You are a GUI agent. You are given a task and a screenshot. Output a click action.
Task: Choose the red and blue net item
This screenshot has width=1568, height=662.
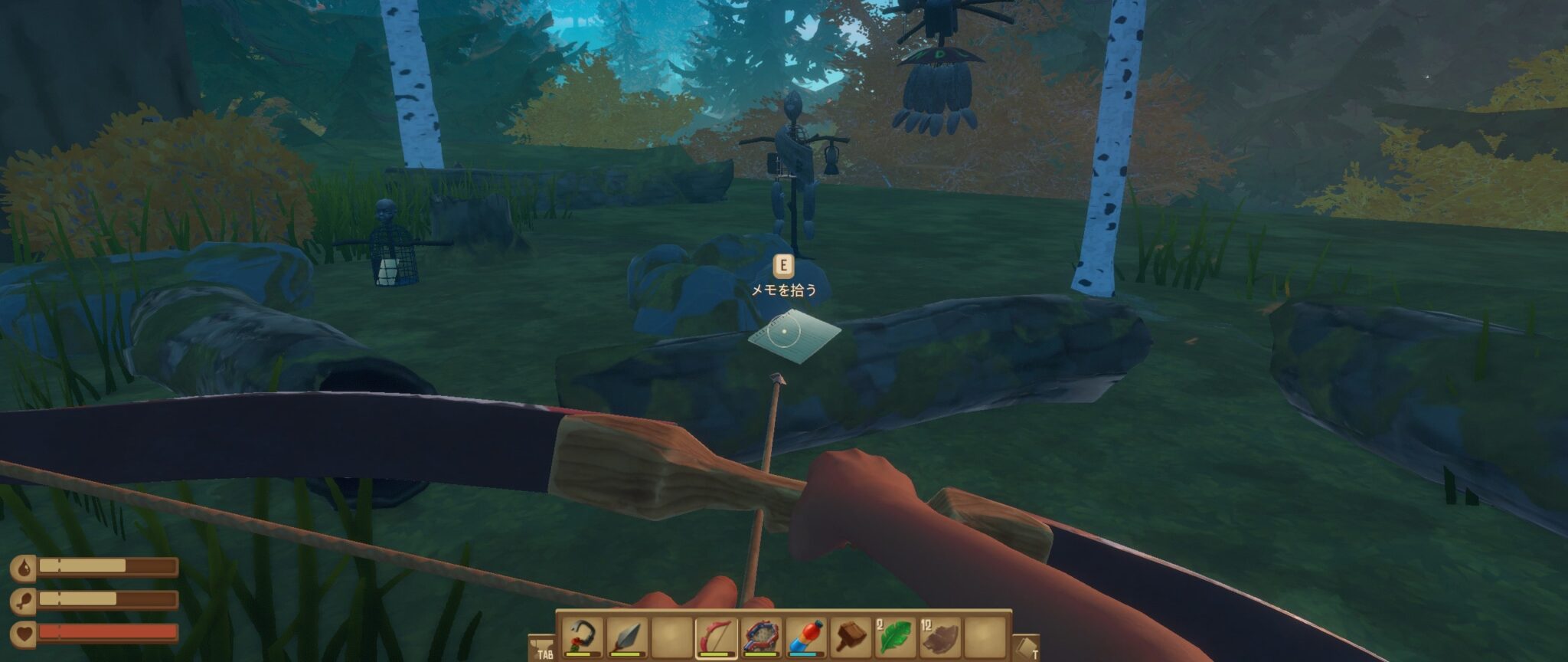pos(761,637)
